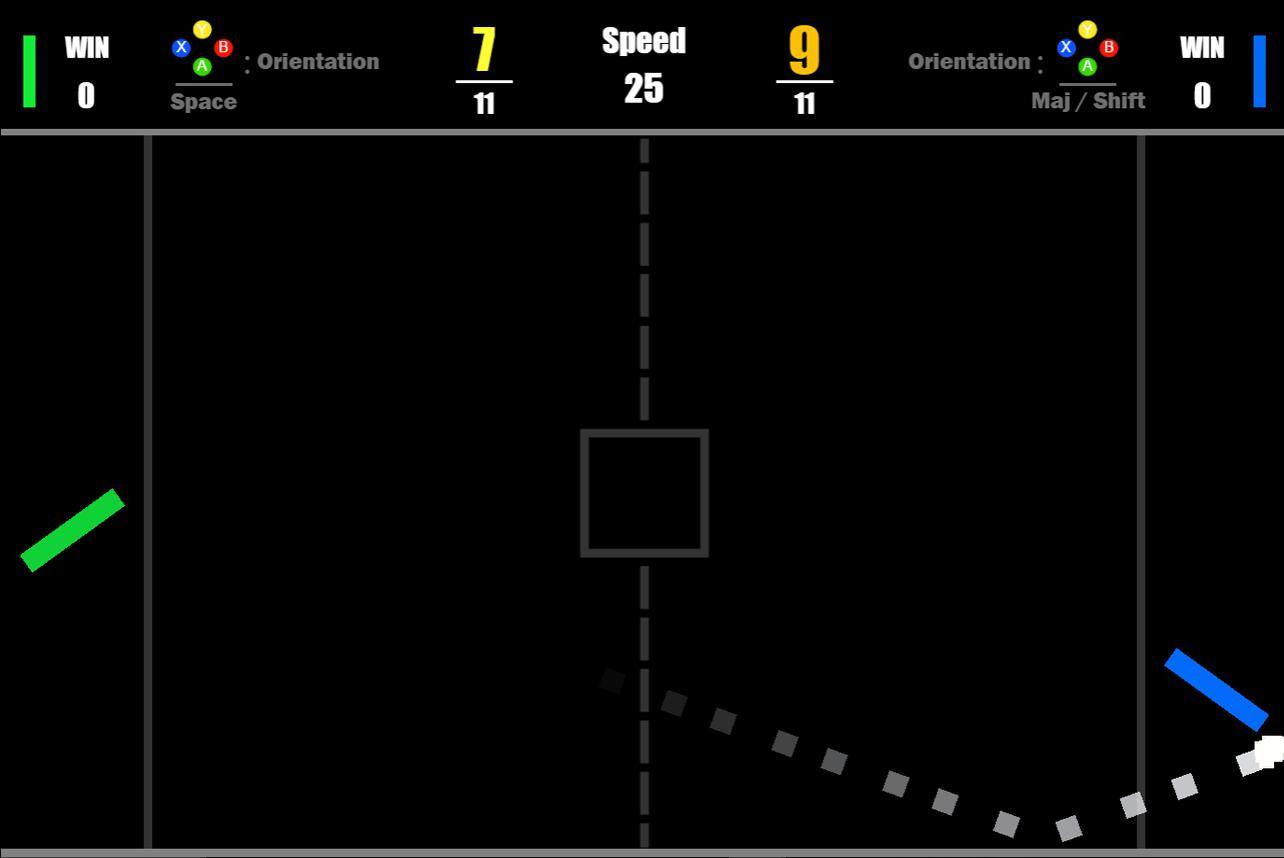Image resolution: width=1284 pixels, height=858 pixels.
Task: Select the Space control hint label
Action: (x=203, y=101)
